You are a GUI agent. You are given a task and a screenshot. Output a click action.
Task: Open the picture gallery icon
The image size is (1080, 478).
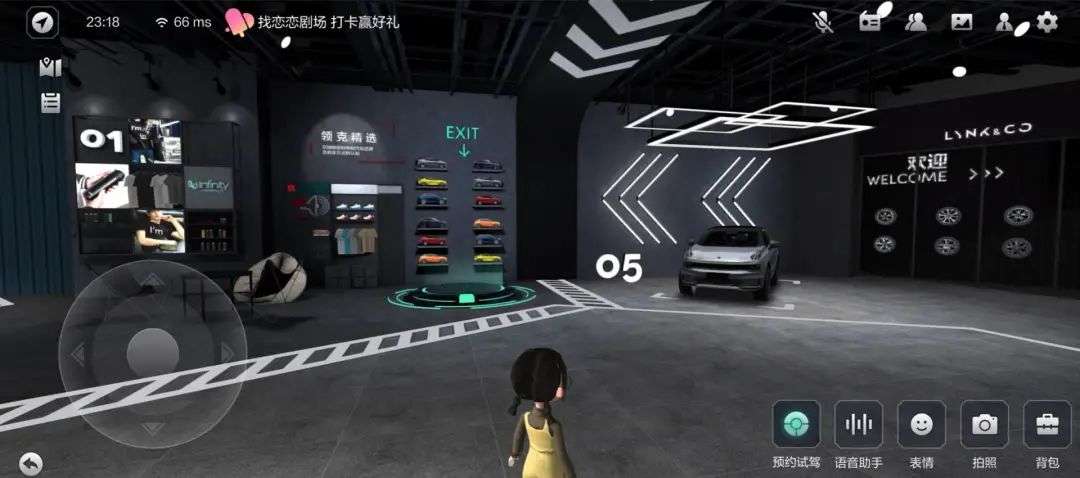[962, 22]
